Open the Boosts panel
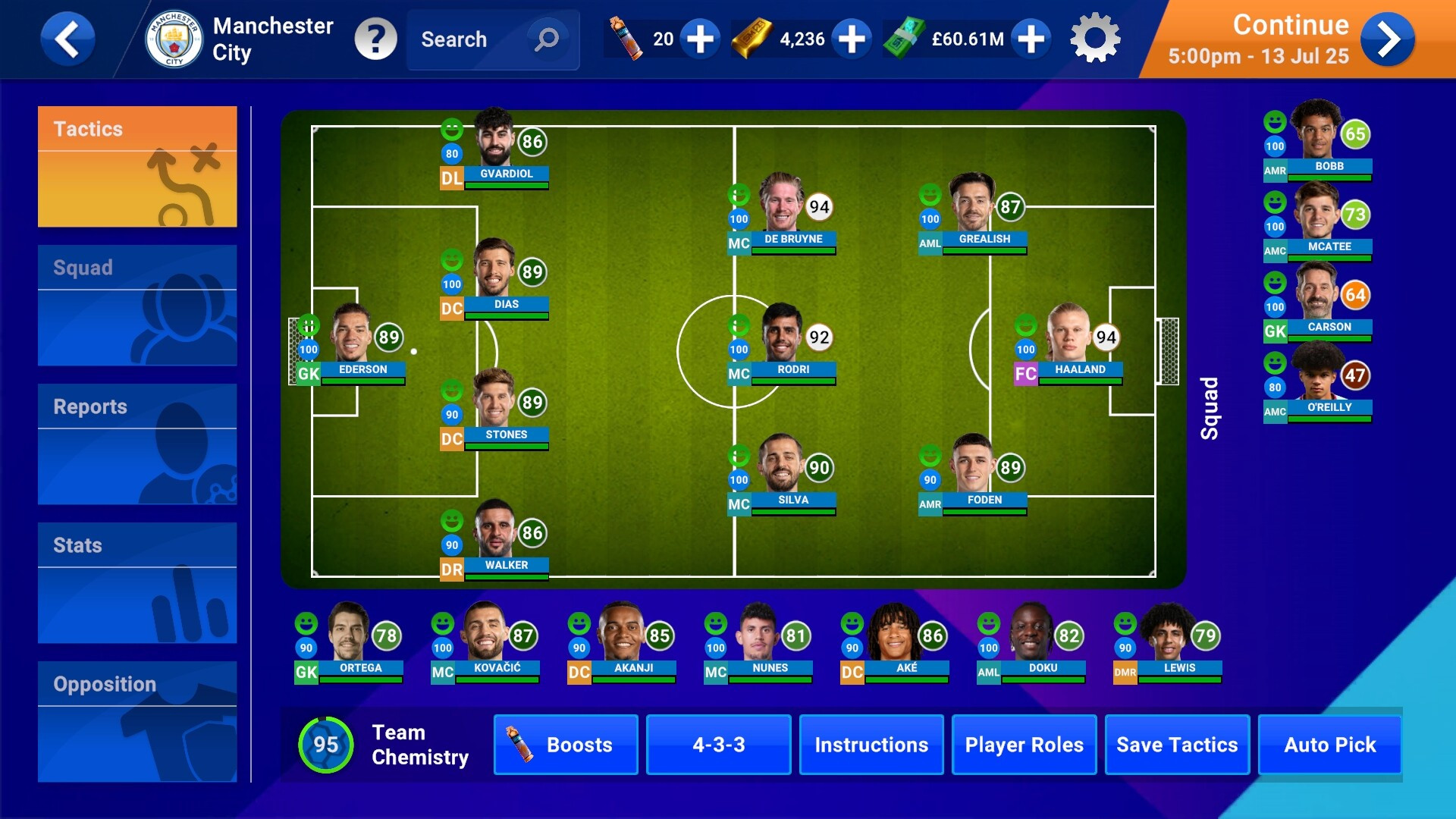Viewport: 1456px width, 819px height. click(566, 745)
